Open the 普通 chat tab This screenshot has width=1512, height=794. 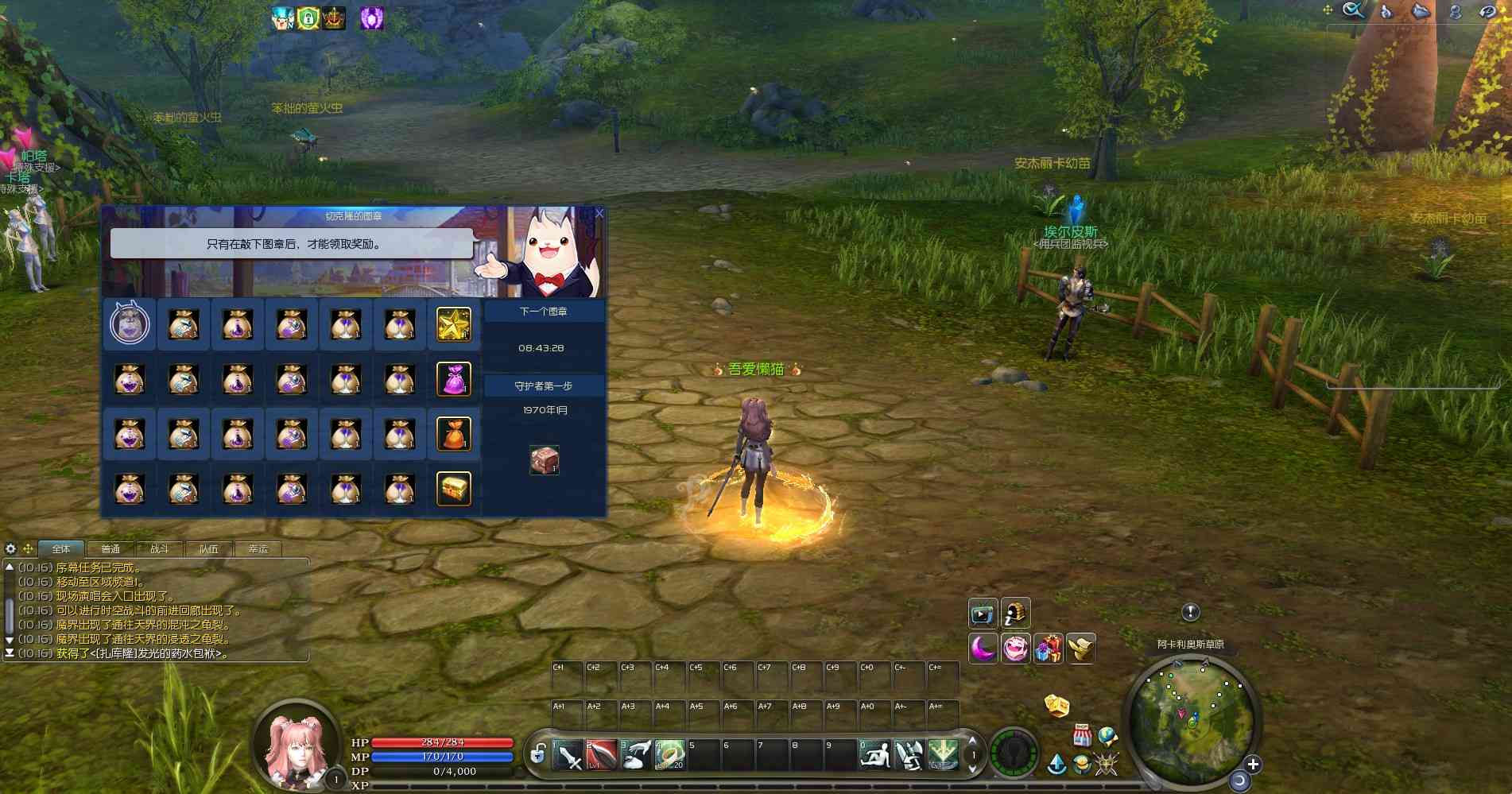pos(110,549)
